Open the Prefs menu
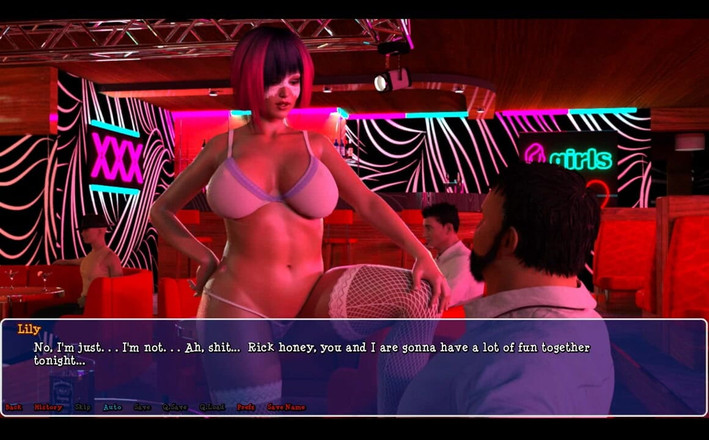 [245, 407]
